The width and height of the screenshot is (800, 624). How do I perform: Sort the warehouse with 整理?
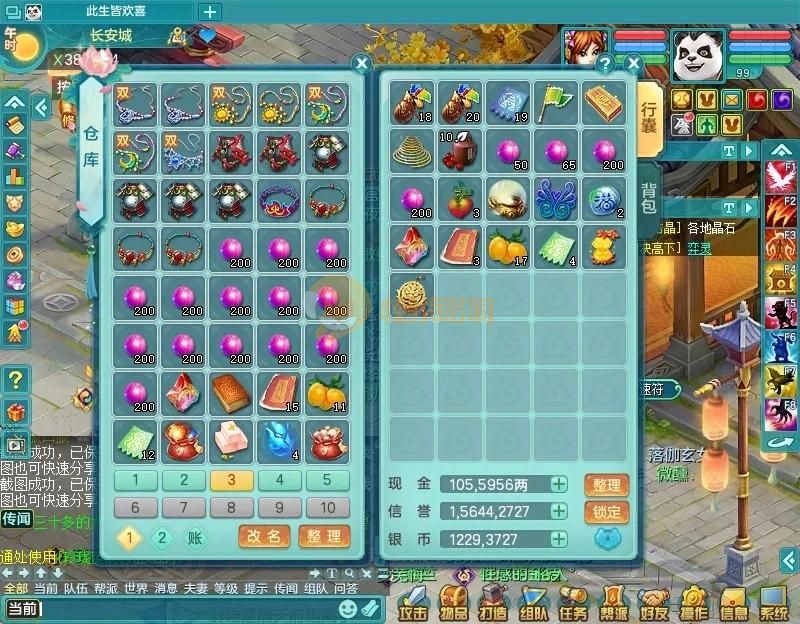[324, 537]
